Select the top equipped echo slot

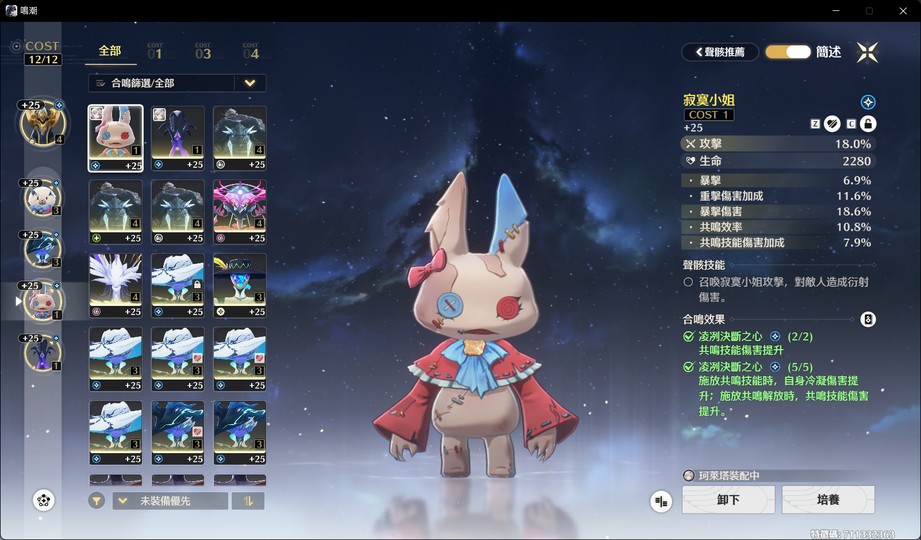click(42, 123)
